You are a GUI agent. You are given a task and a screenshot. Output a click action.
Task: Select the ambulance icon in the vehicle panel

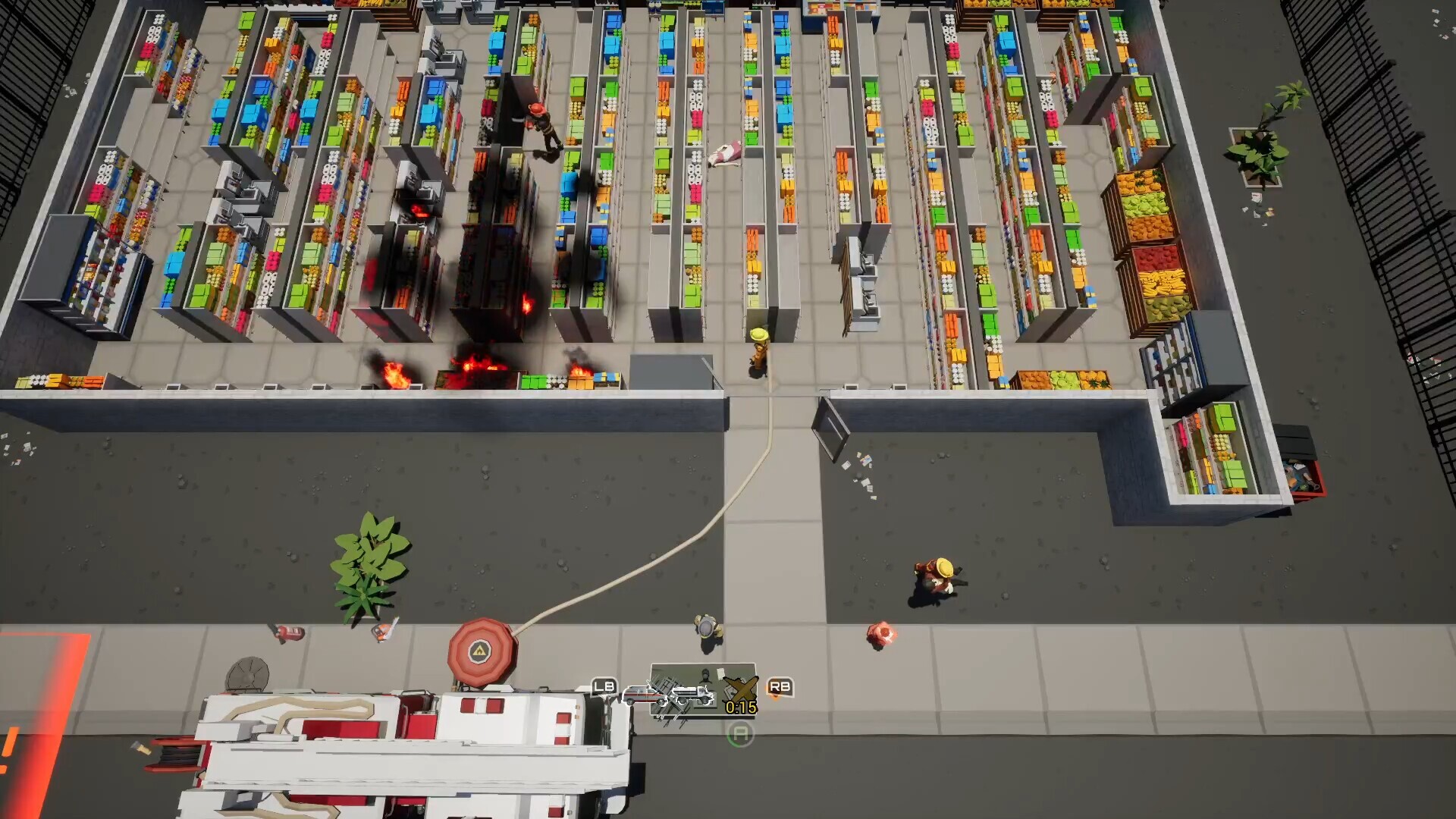(x=642, y=695)
